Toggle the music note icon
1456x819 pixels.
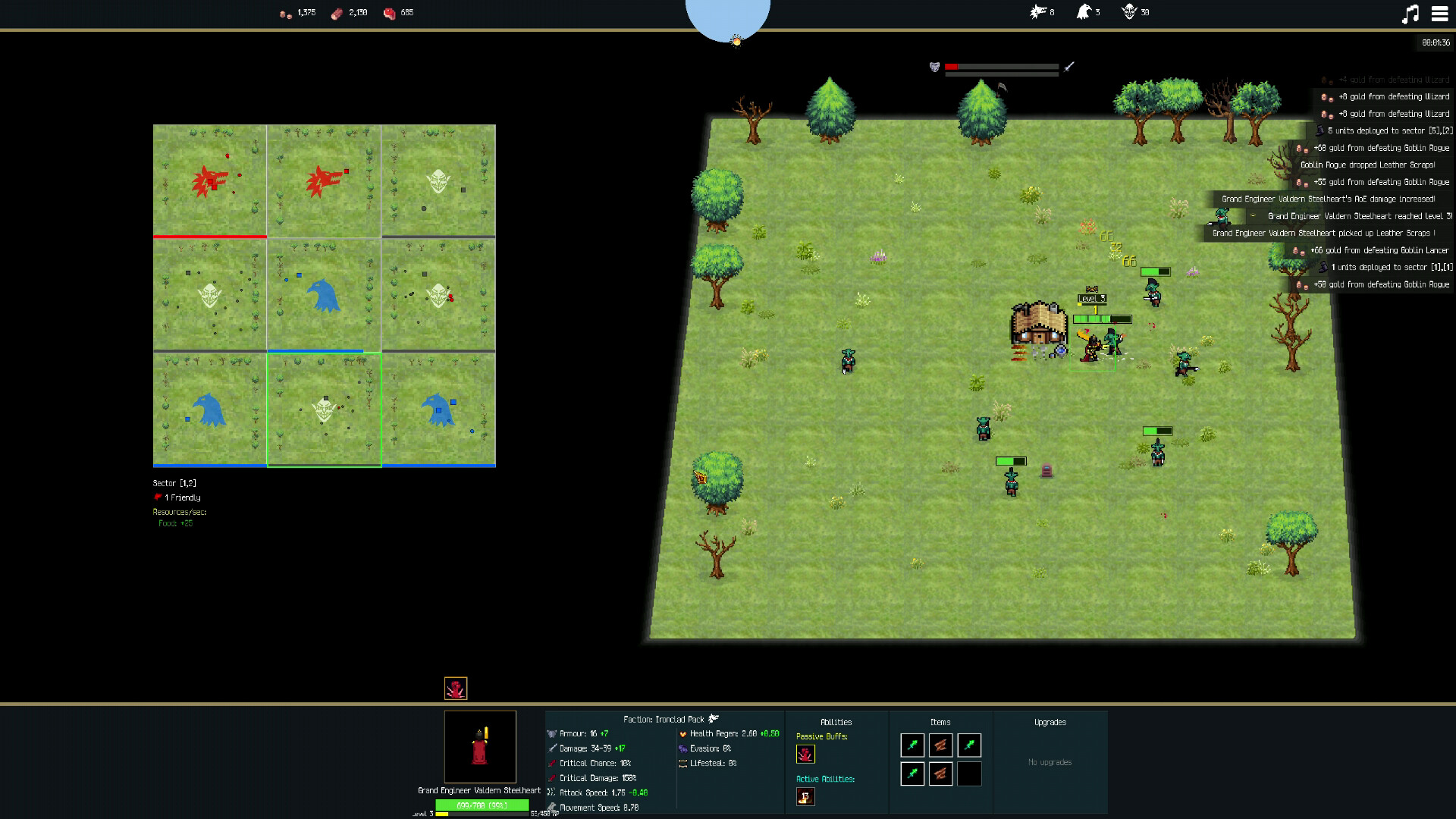click(x=1410, y=13)
